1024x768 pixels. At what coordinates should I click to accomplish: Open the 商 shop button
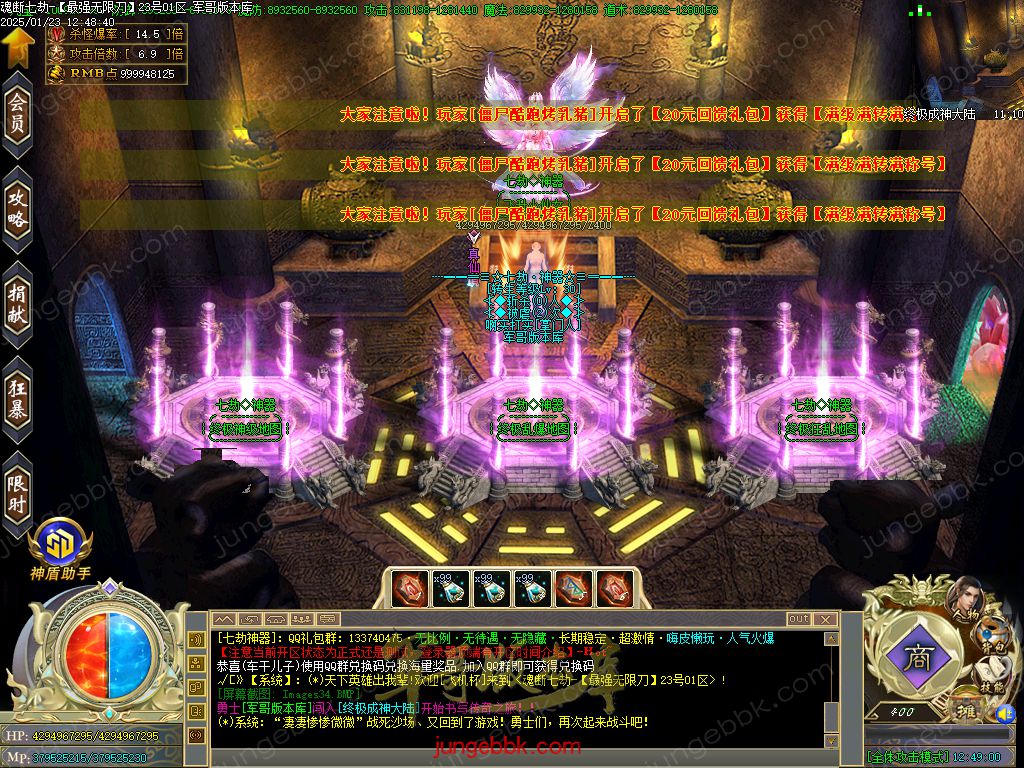pyautogui.click(x=916, y=660)
